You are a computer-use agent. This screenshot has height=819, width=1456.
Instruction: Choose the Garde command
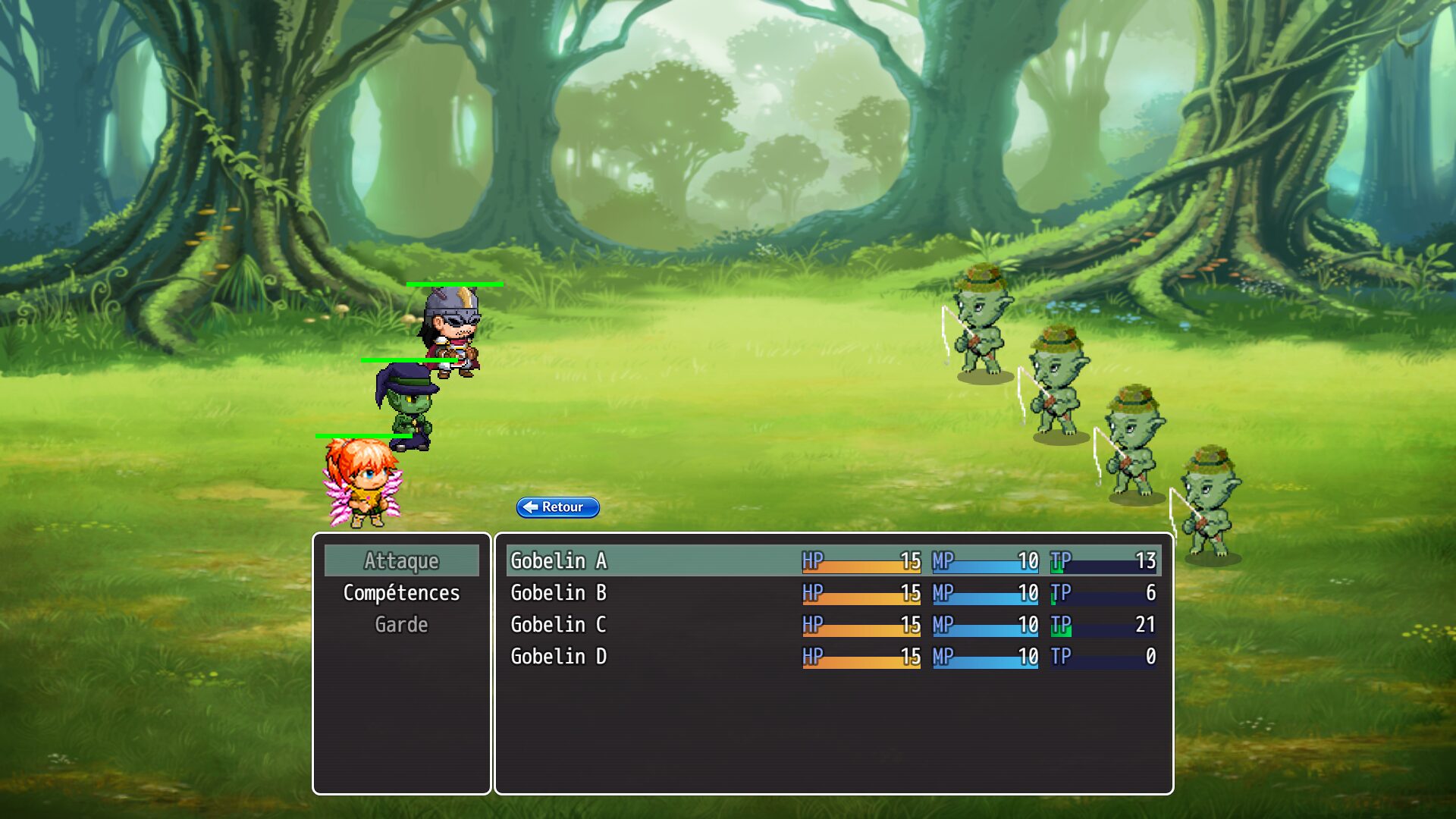[x=401, y=624]
